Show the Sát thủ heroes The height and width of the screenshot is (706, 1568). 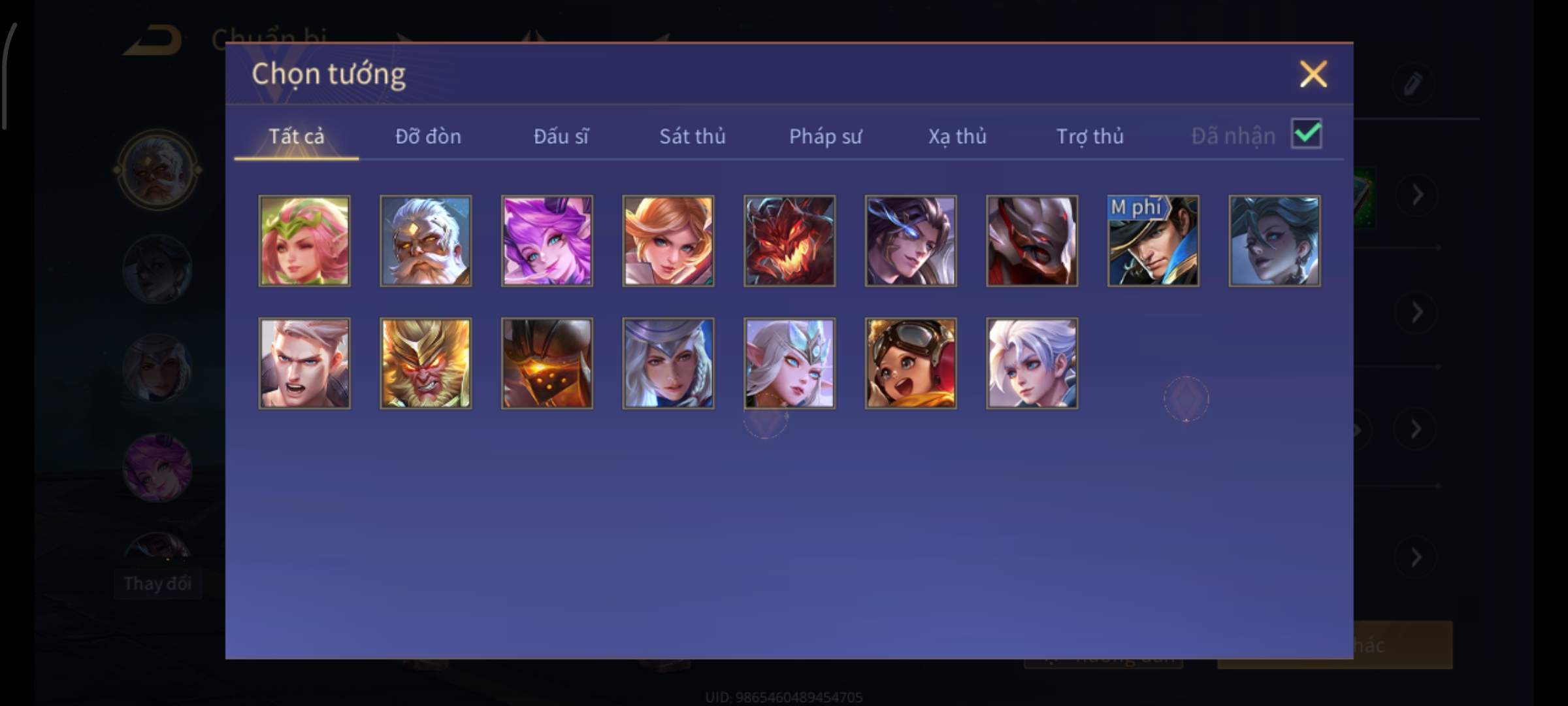pyautogui.click(x=692, y=136)
